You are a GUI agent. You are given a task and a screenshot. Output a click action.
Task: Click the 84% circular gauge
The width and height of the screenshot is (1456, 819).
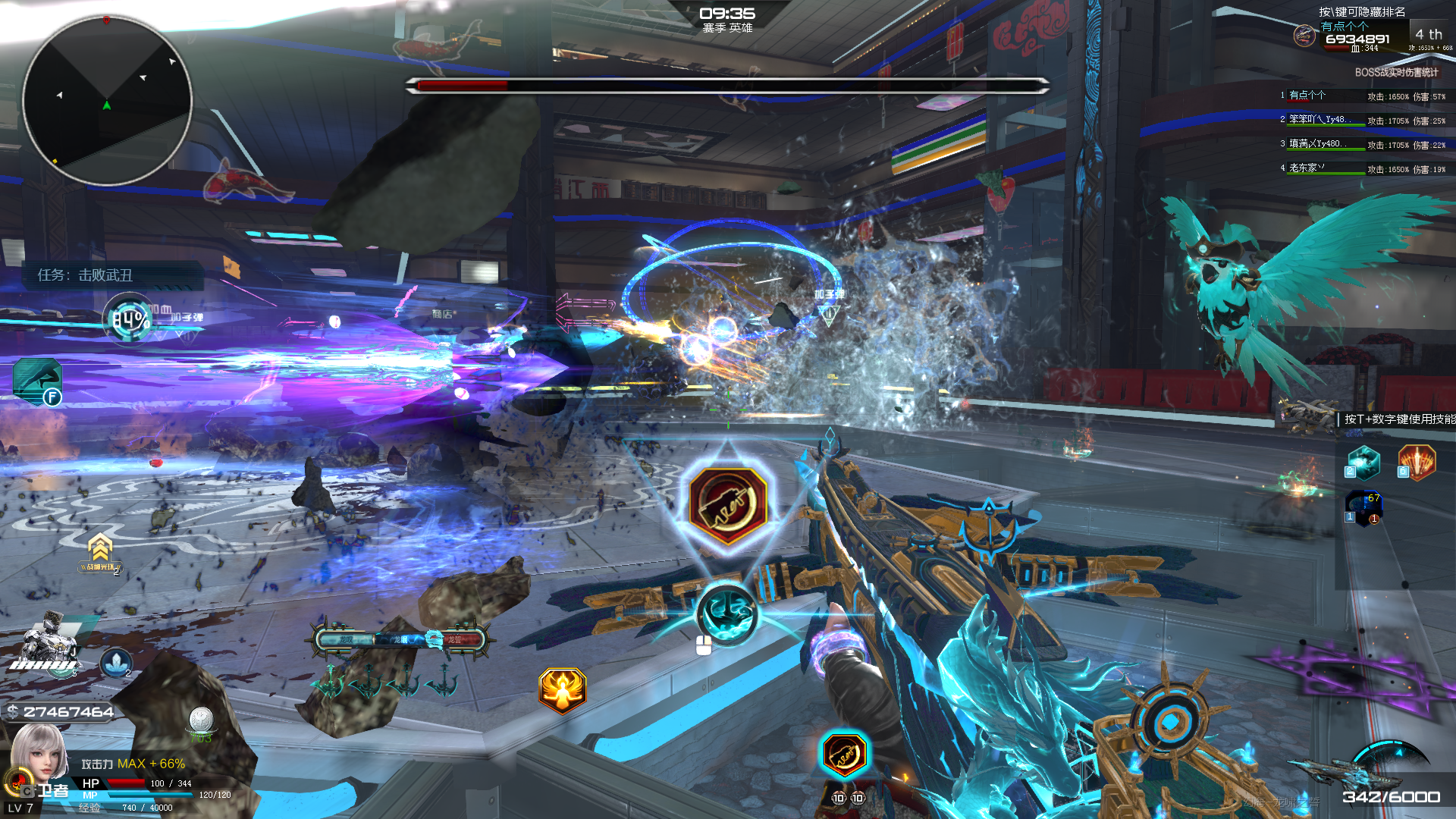pyautogui.click(x=130, y=319)
